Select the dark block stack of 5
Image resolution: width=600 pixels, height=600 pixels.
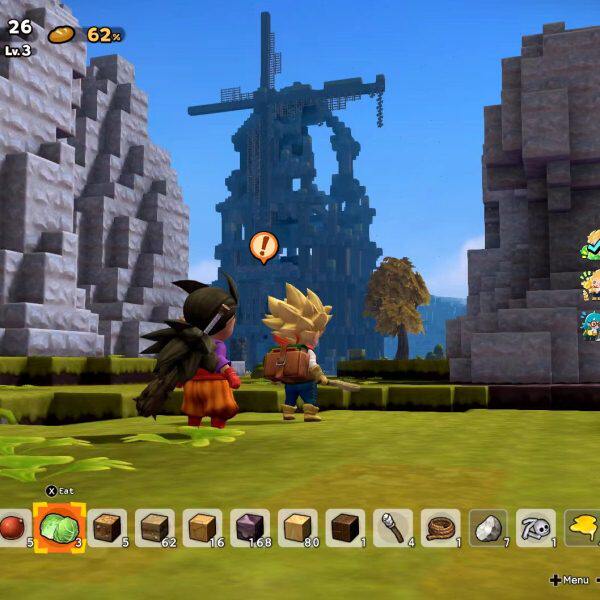click(x=107, y=527)
